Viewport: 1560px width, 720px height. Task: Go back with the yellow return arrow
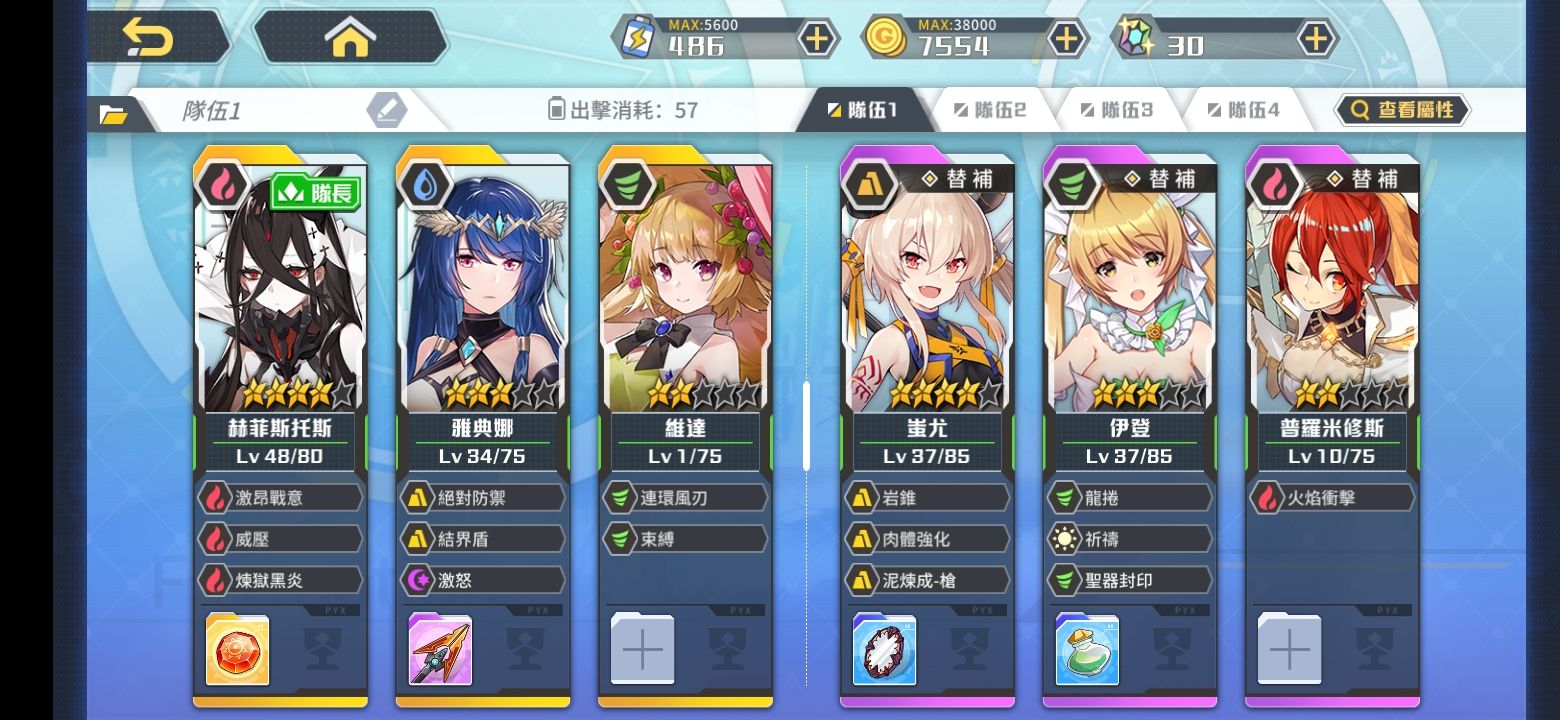coord(148,38)
